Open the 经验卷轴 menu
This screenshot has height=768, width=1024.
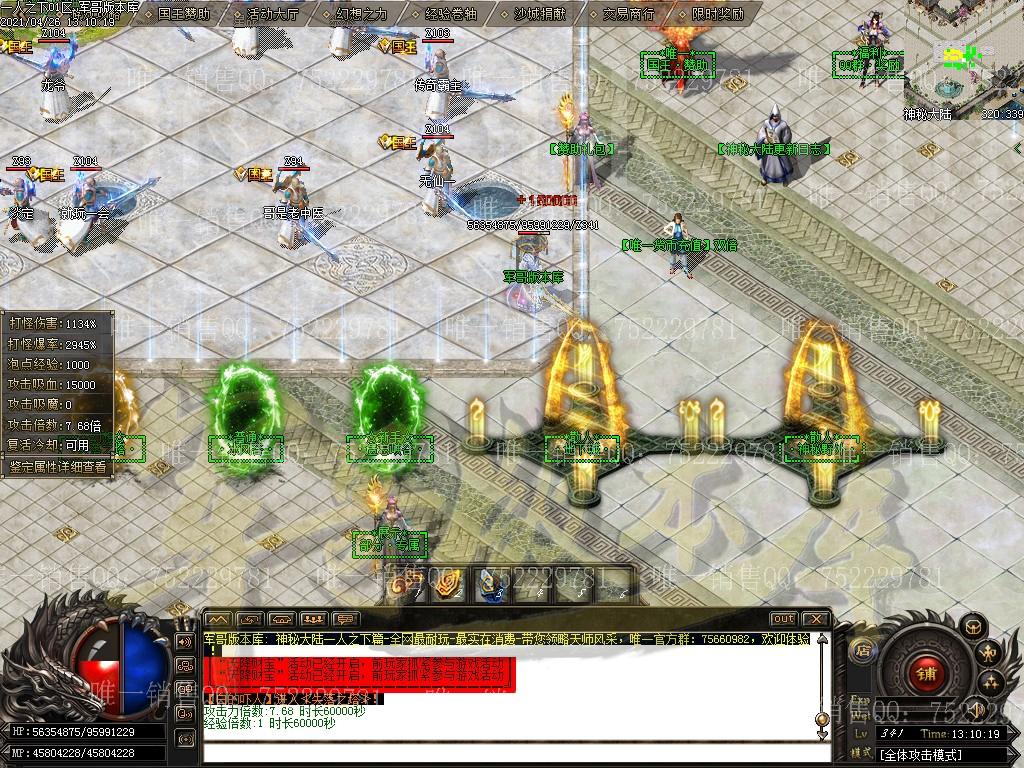(x=451, y=14)
